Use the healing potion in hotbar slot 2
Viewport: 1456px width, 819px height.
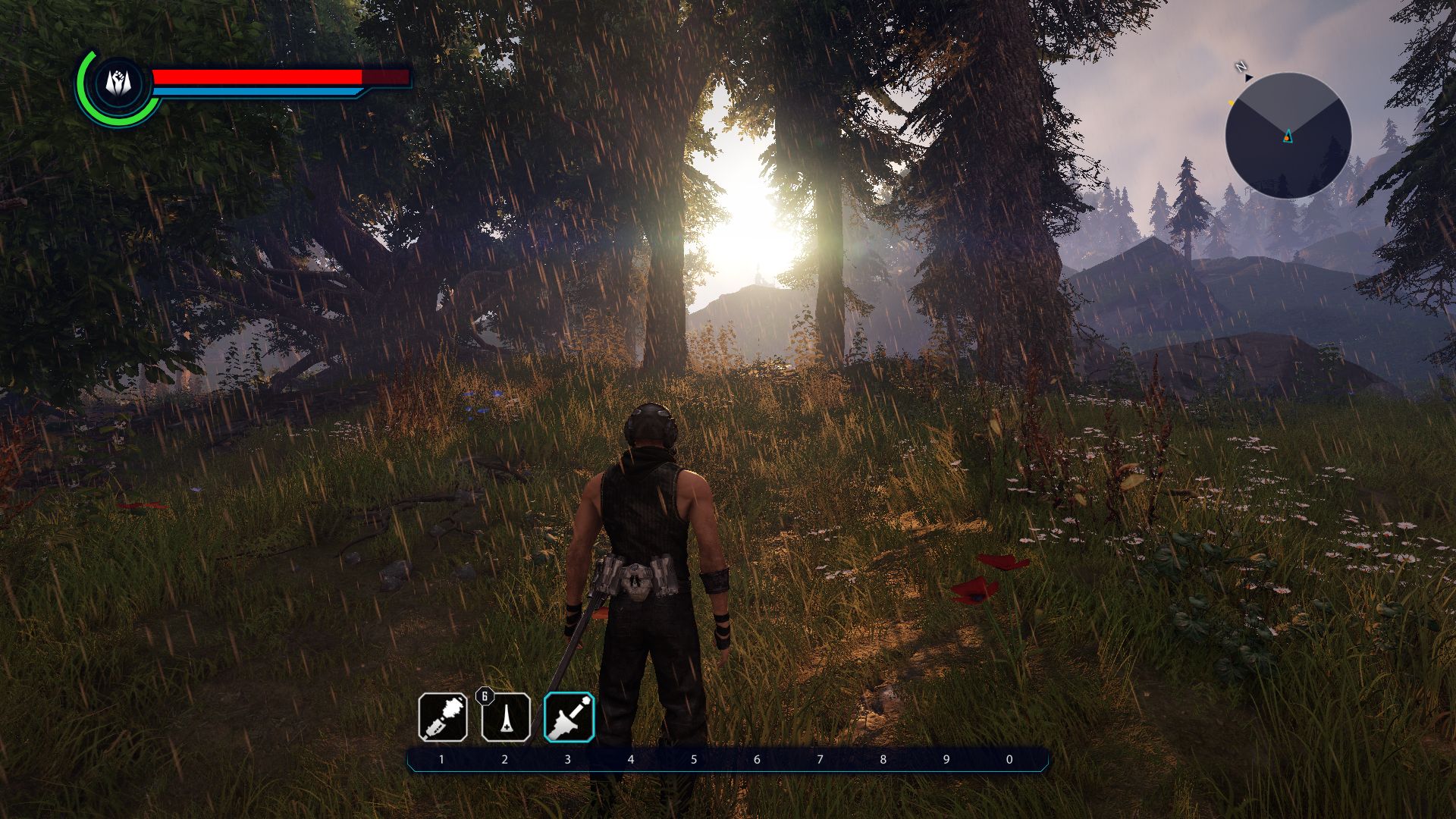point(506,717)
